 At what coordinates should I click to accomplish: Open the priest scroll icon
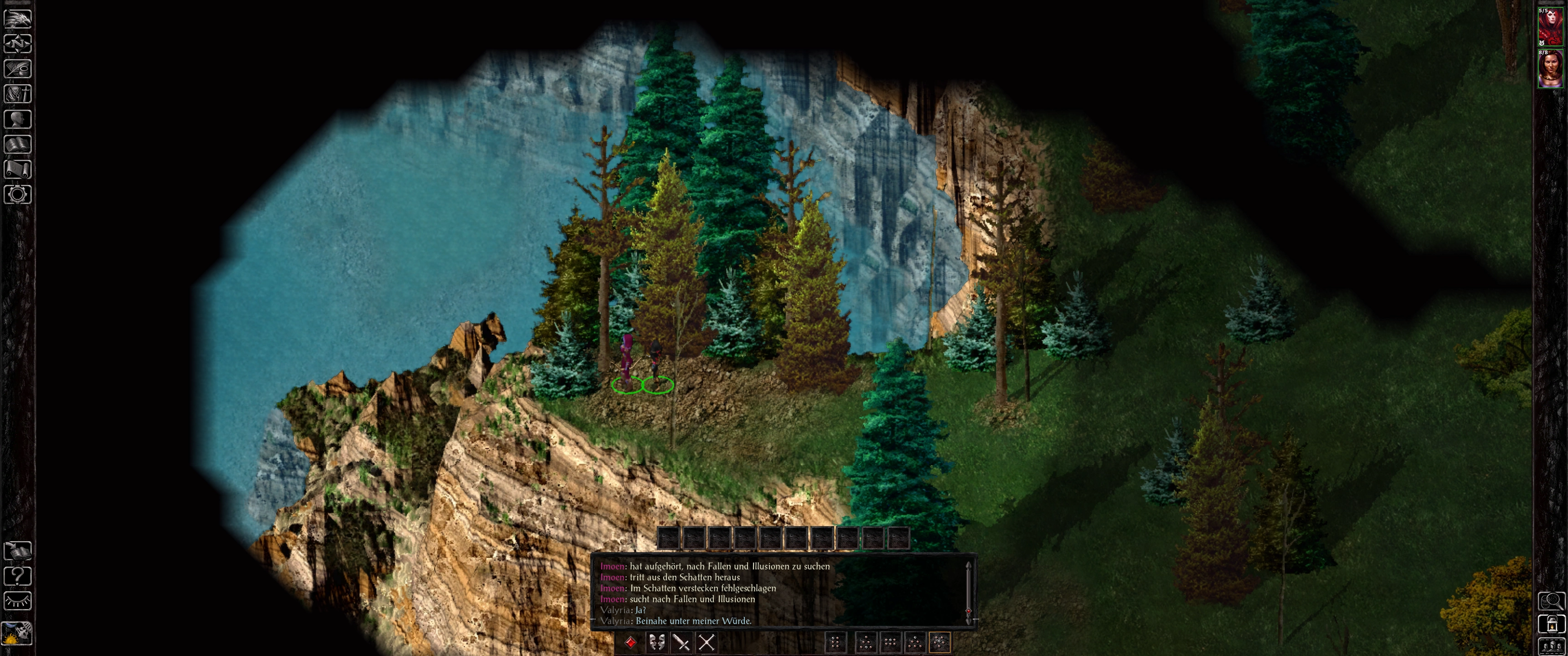tap(18, 169)
